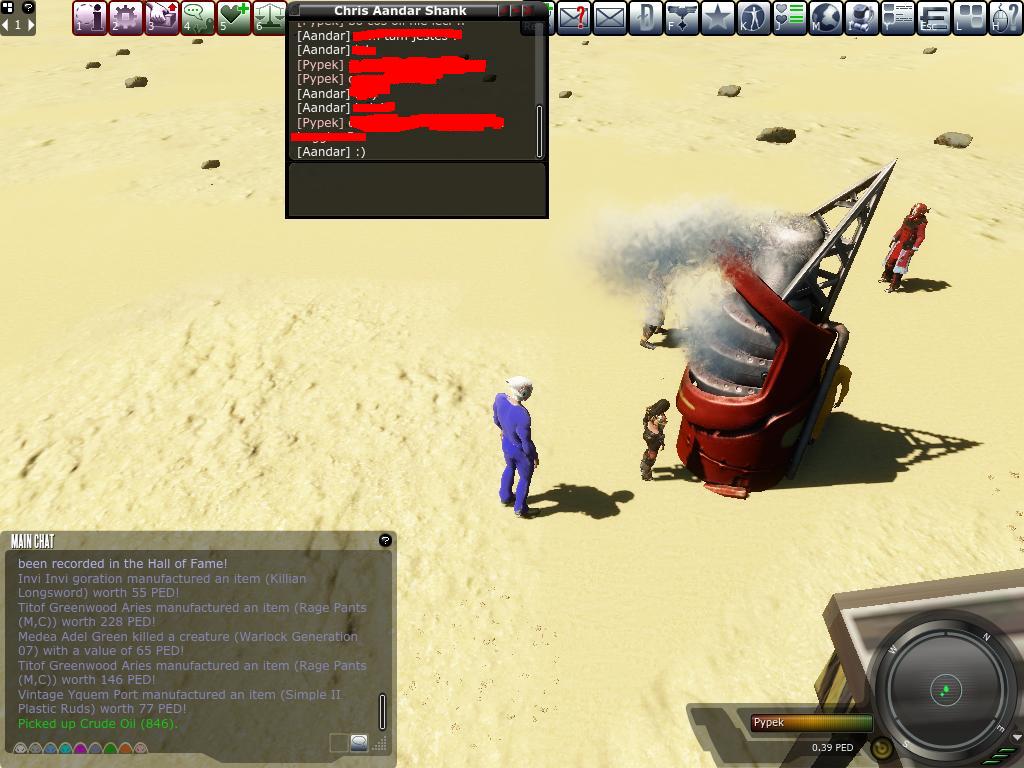
Task: Click the radar minimap
Action: pyautogui.click(x=944, y=689)
